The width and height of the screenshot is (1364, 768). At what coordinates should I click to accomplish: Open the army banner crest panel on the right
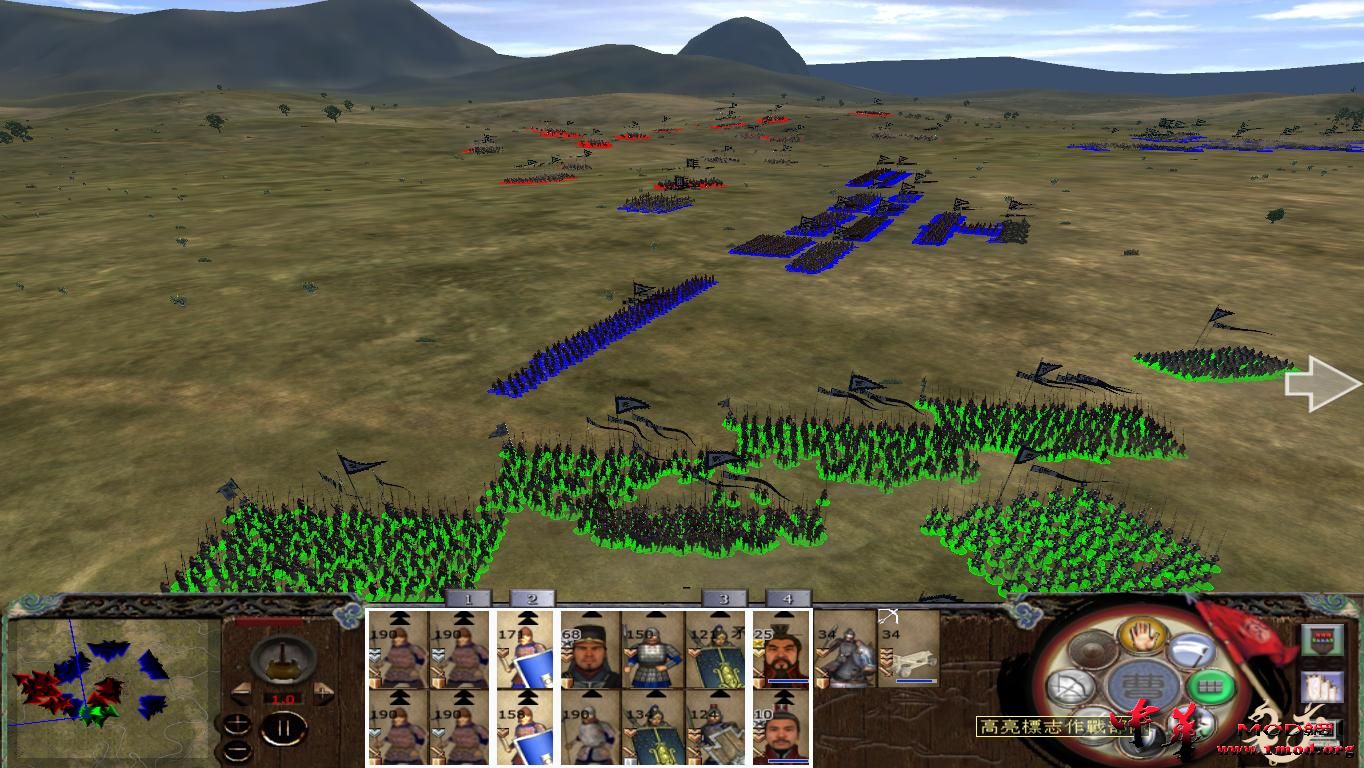(1321, 640)
